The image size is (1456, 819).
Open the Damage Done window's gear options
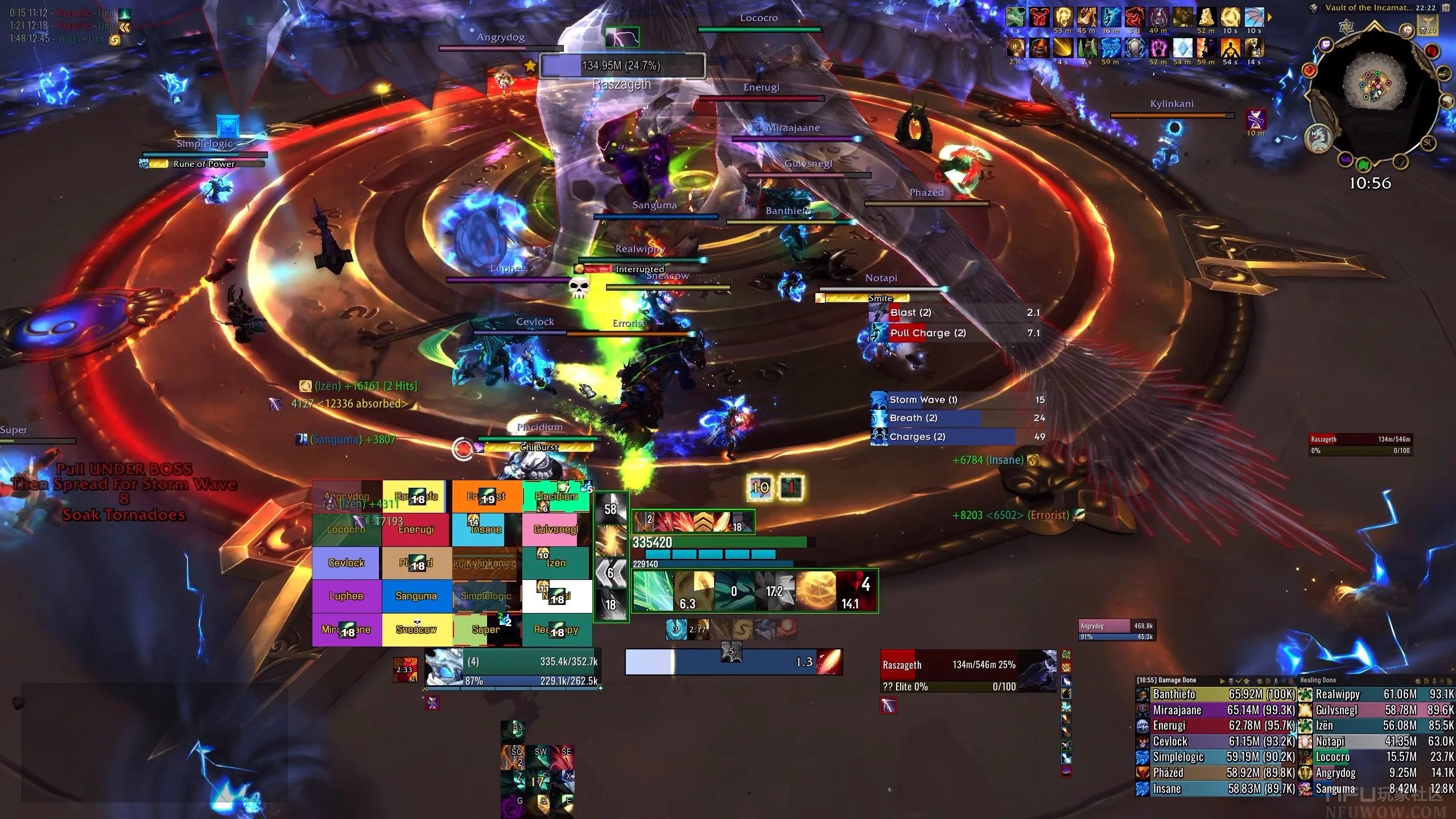(1259, 681)
